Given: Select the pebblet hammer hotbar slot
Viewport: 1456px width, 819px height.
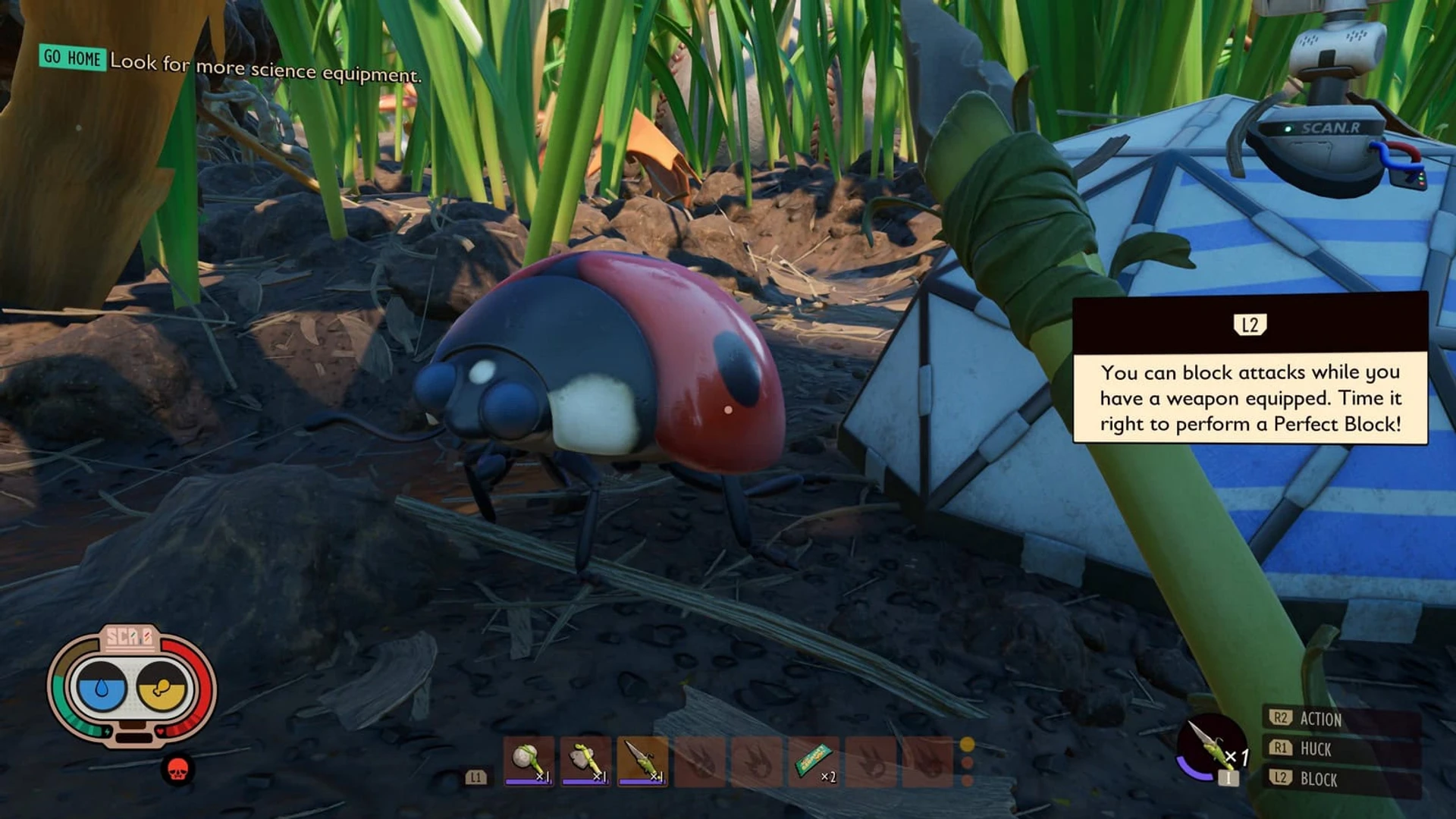Looking at the screenshot, I should pyautogui.click(x=529, y=761).
